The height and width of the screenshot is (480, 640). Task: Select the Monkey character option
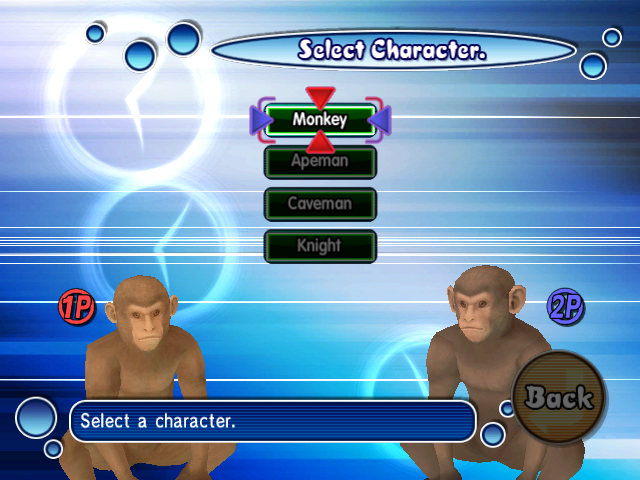point(320,120)
